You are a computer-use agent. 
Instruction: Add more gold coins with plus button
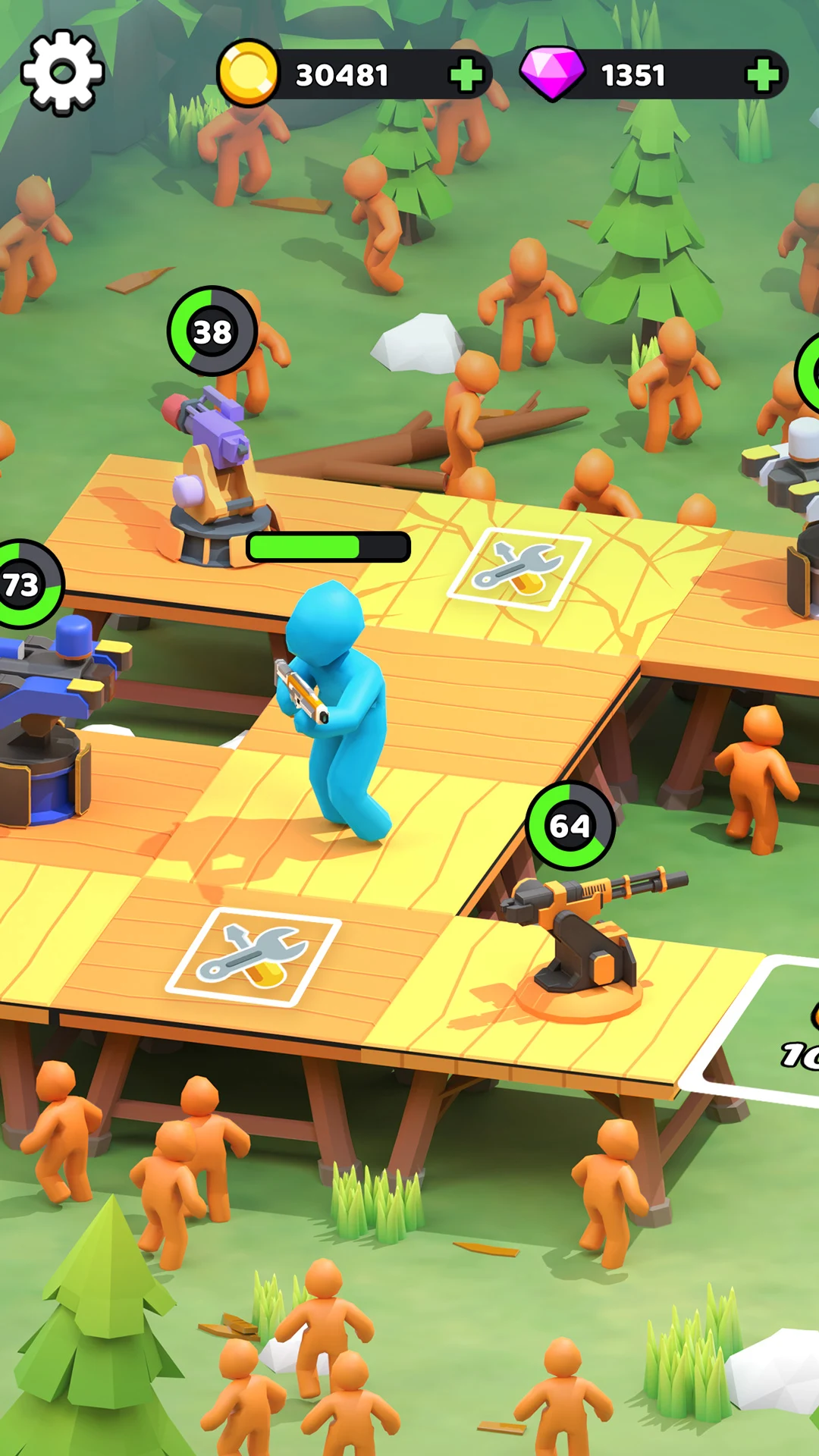coord(466,75)
